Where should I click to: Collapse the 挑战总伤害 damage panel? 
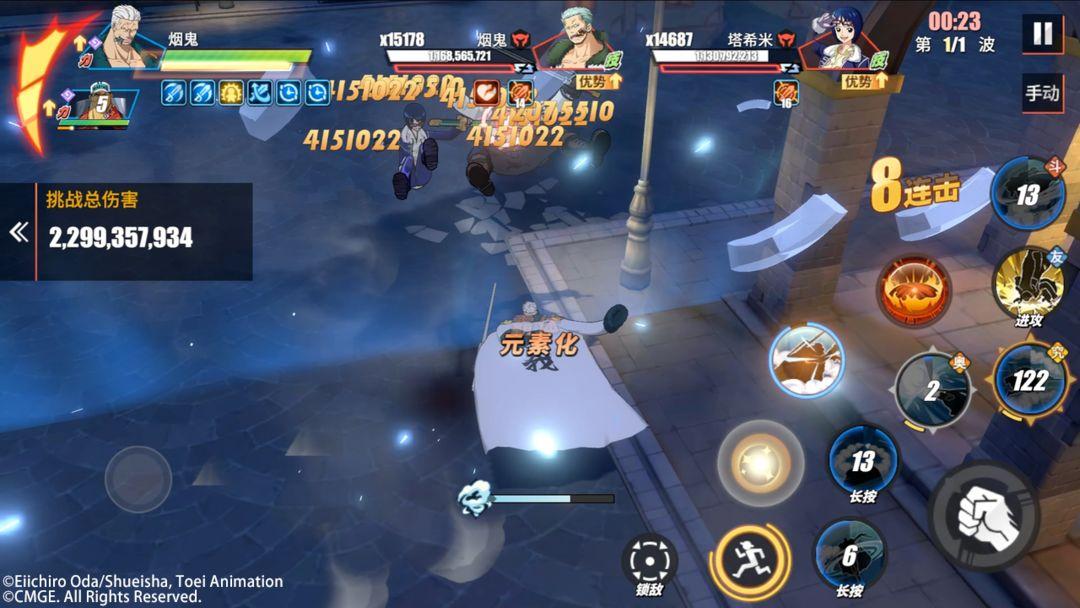click(18, 232)
